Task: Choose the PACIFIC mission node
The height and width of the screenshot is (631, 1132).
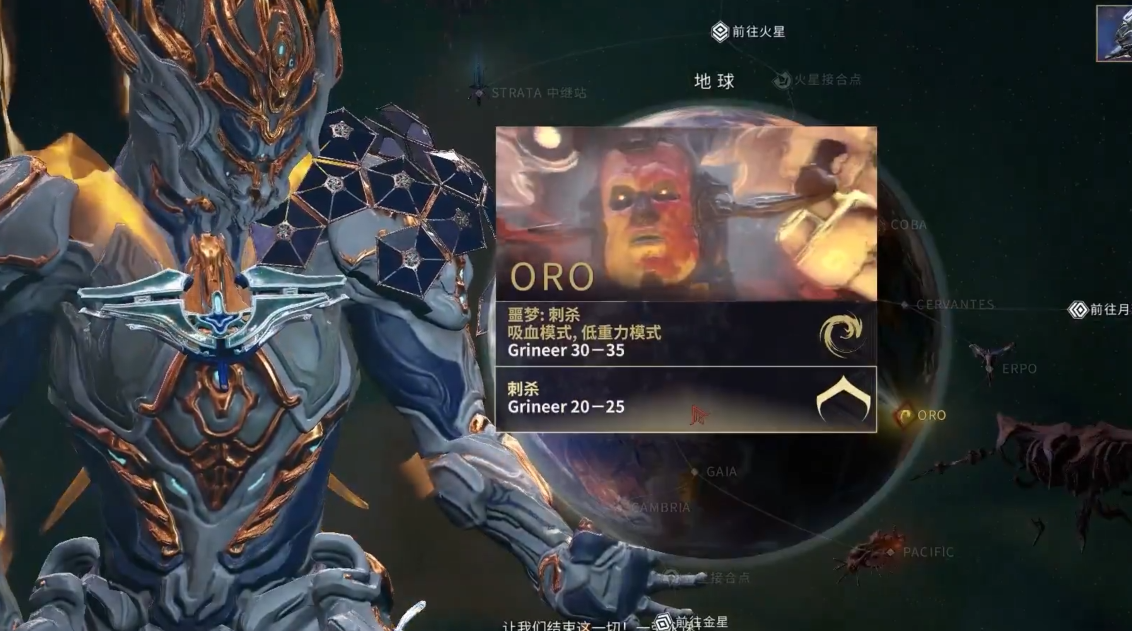Action: pyautogui.click(x=892, y=552)
